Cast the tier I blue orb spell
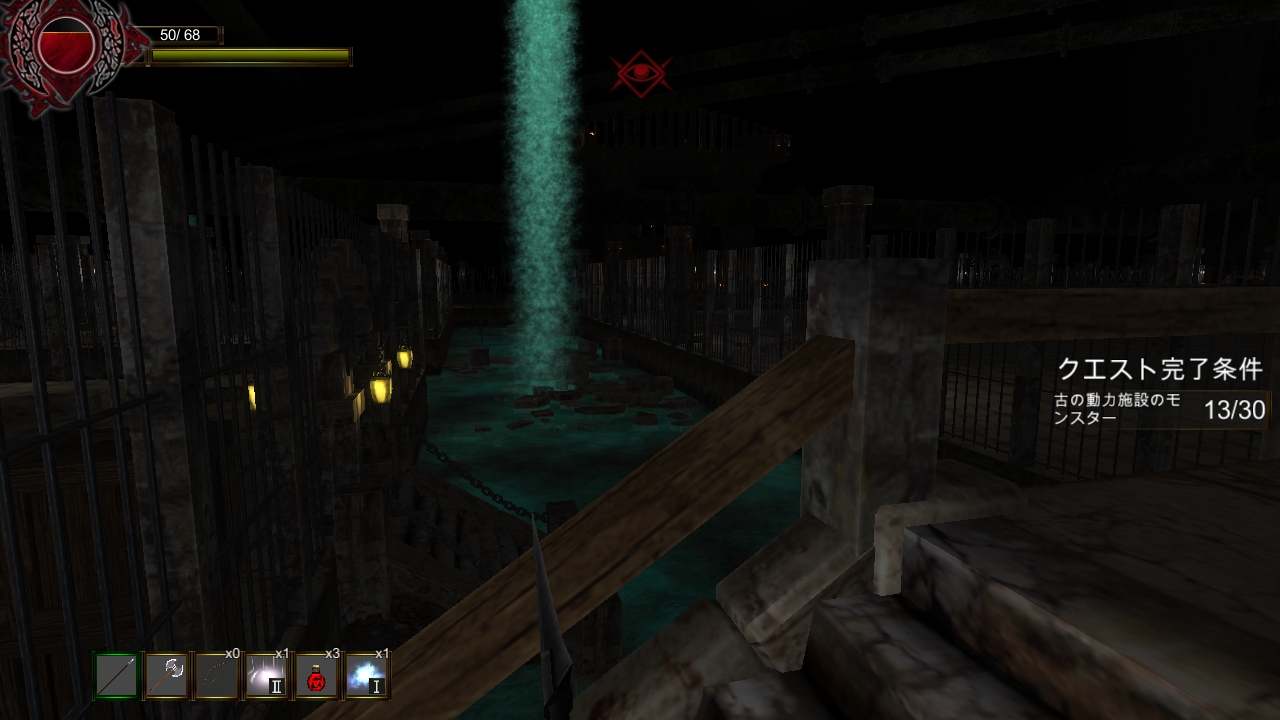The image size is (1280, 720). [x=365, y=674]
